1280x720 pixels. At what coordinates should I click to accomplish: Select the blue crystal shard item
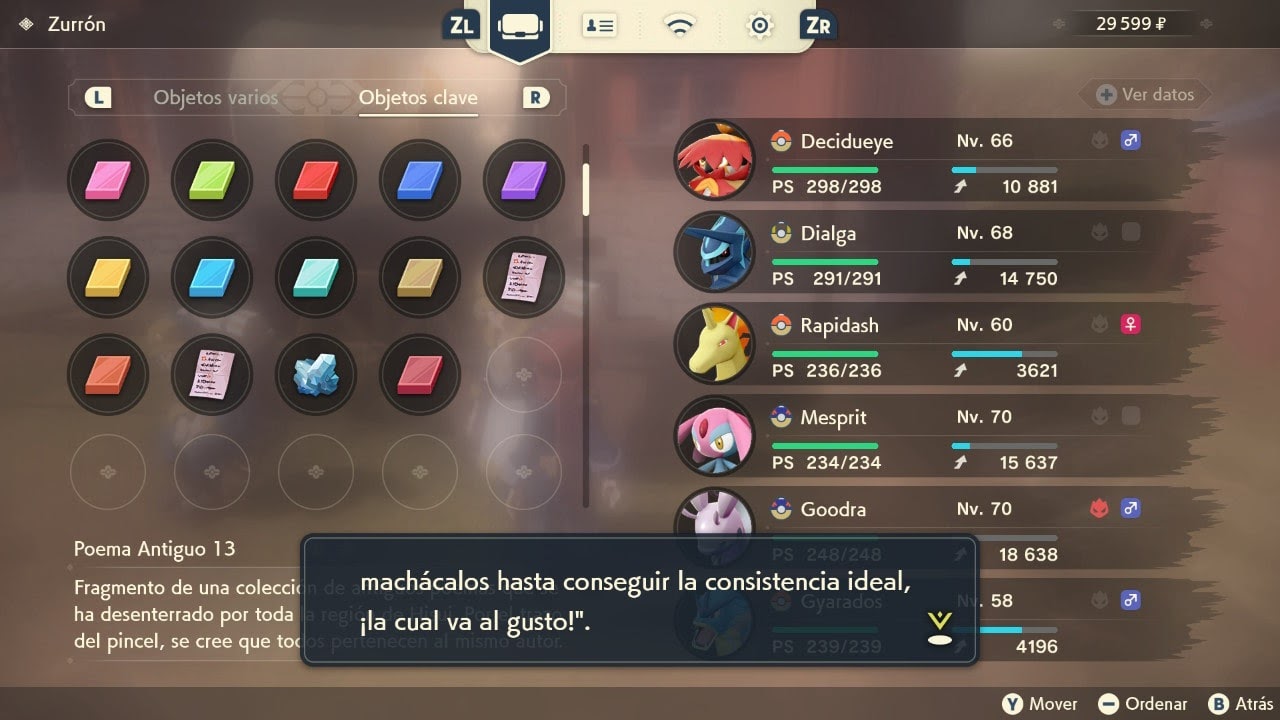coord(316,374)
